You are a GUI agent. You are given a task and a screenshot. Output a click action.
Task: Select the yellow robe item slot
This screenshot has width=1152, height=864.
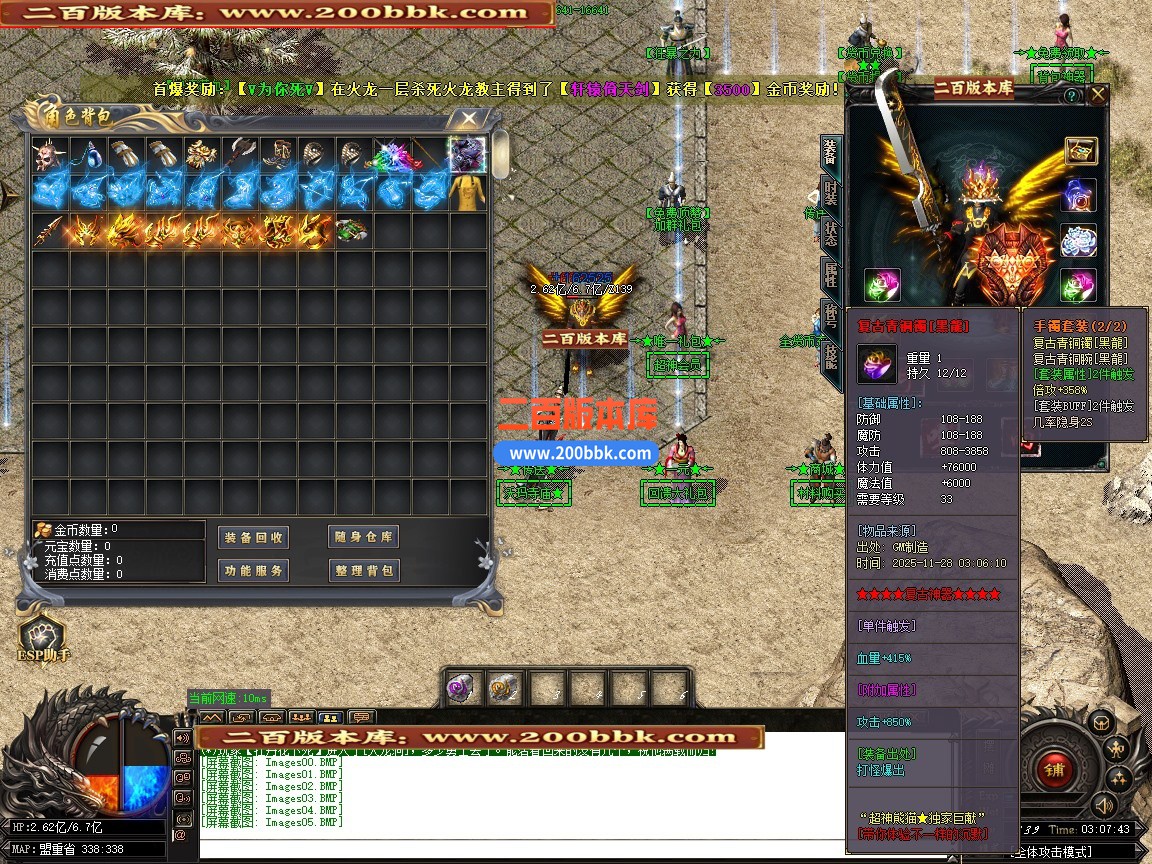[467, 193]
